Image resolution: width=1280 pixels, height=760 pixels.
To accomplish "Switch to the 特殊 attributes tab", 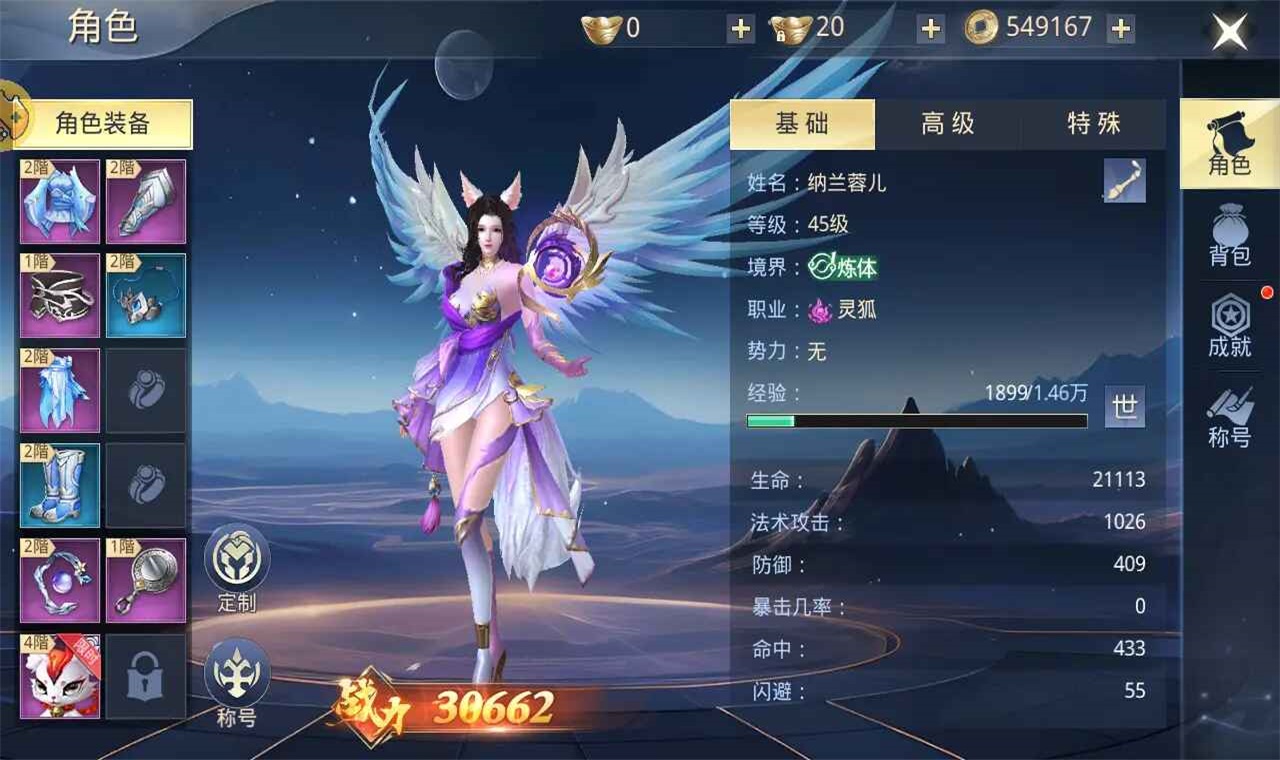I will 1093,124.
